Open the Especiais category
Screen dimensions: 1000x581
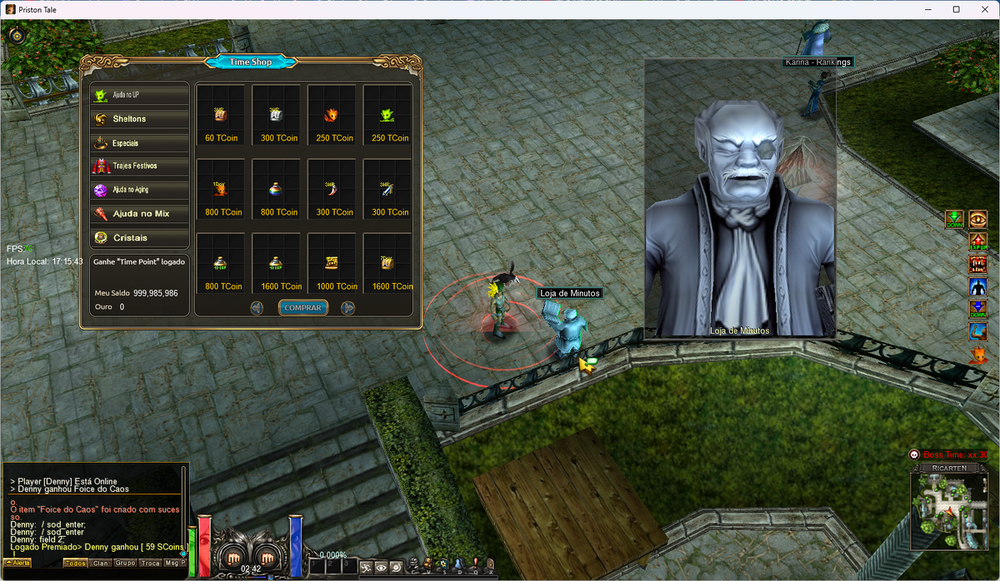(x=139, y=143)
